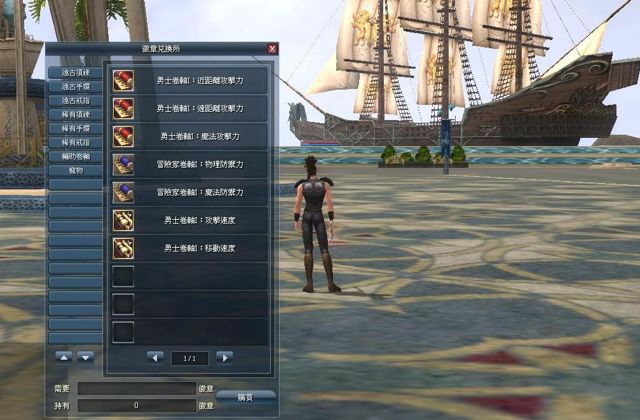The image size is (640, 420).
Task: Select the 稀有戒指 category
Action: [75, 142]
